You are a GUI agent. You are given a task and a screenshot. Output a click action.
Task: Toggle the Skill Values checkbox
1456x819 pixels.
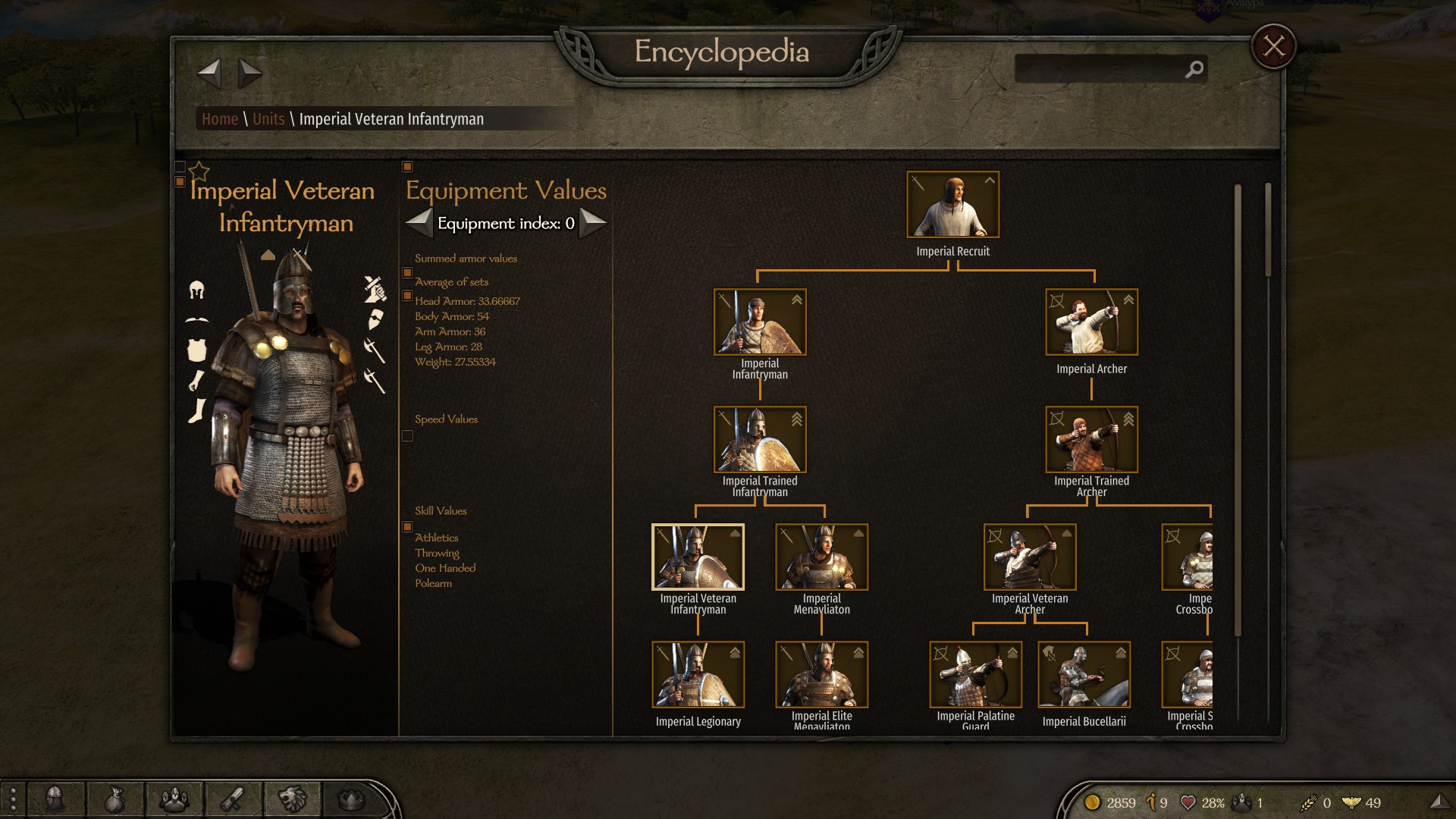coord(407,527)
